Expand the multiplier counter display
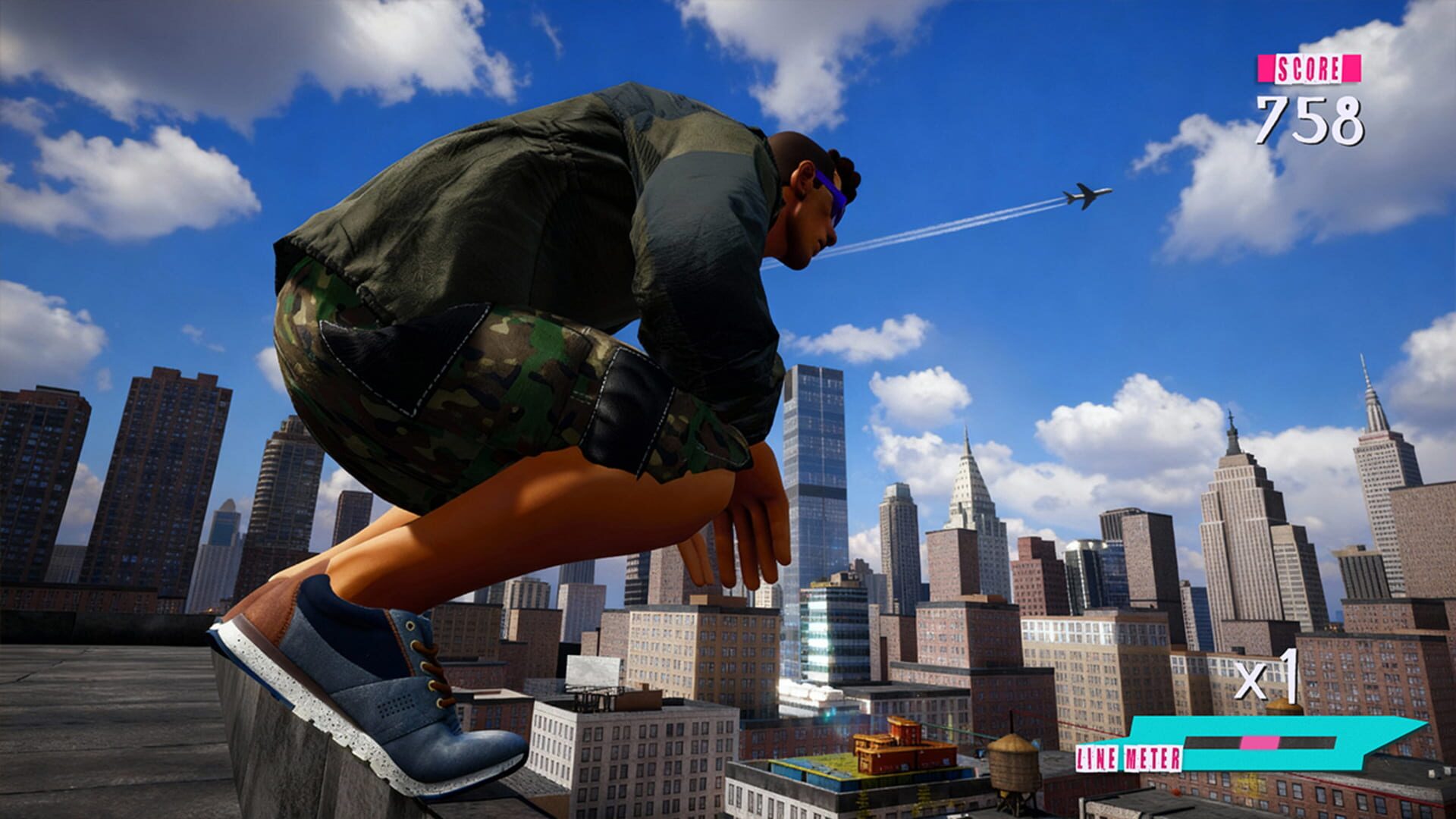 tap(1265, 679)
